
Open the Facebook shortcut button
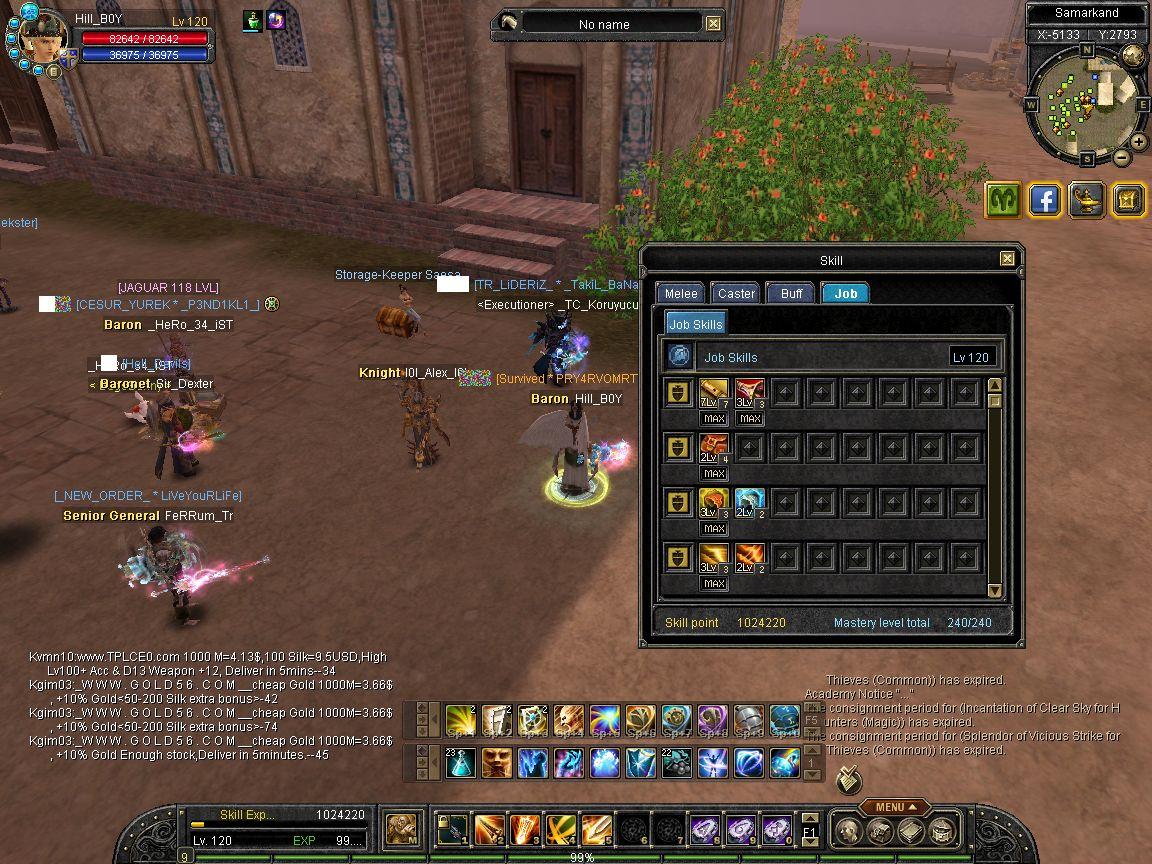[1044, 200]
